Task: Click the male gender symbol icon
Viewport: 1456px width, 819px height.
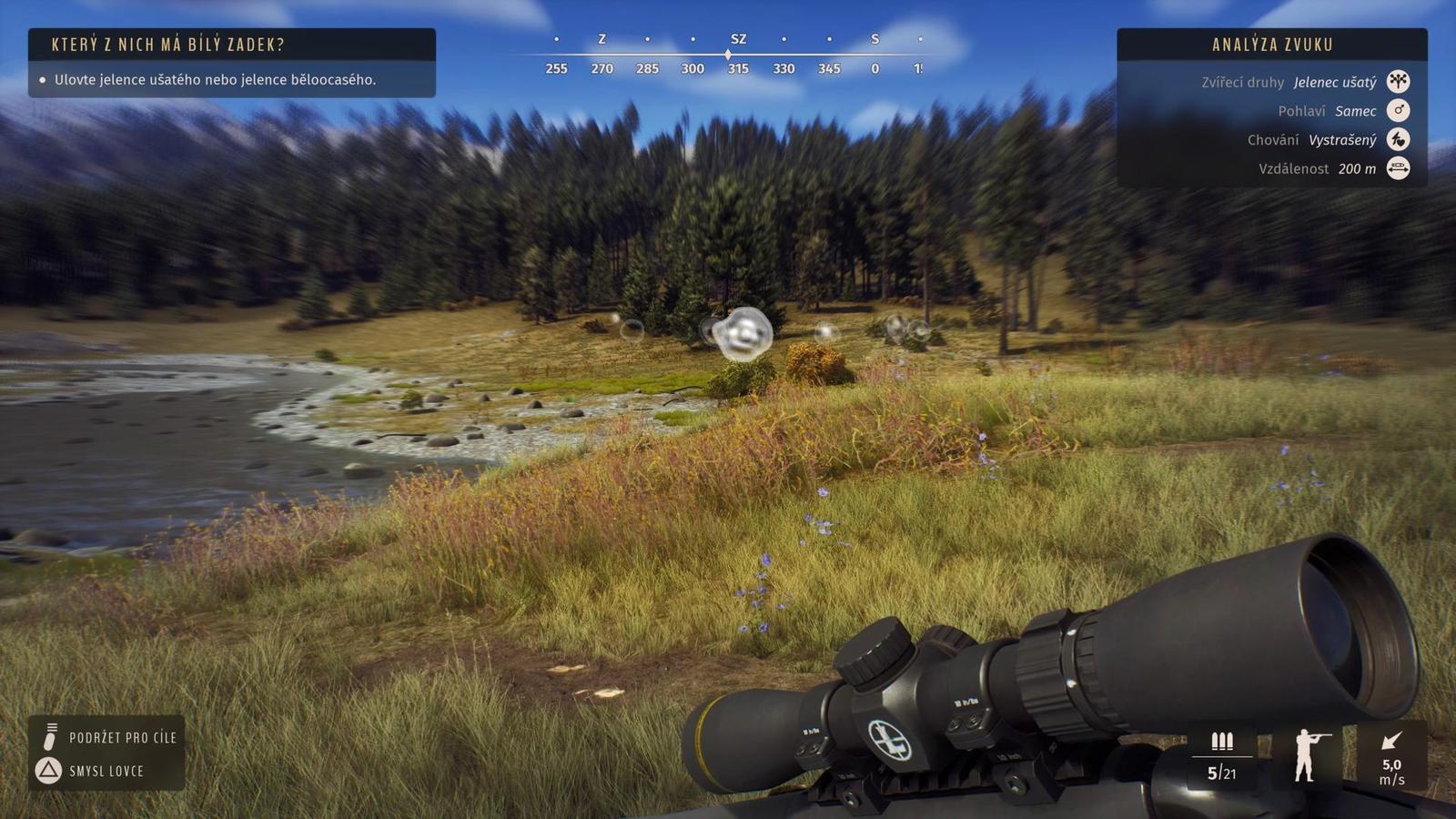Action: coord(1398,111)
